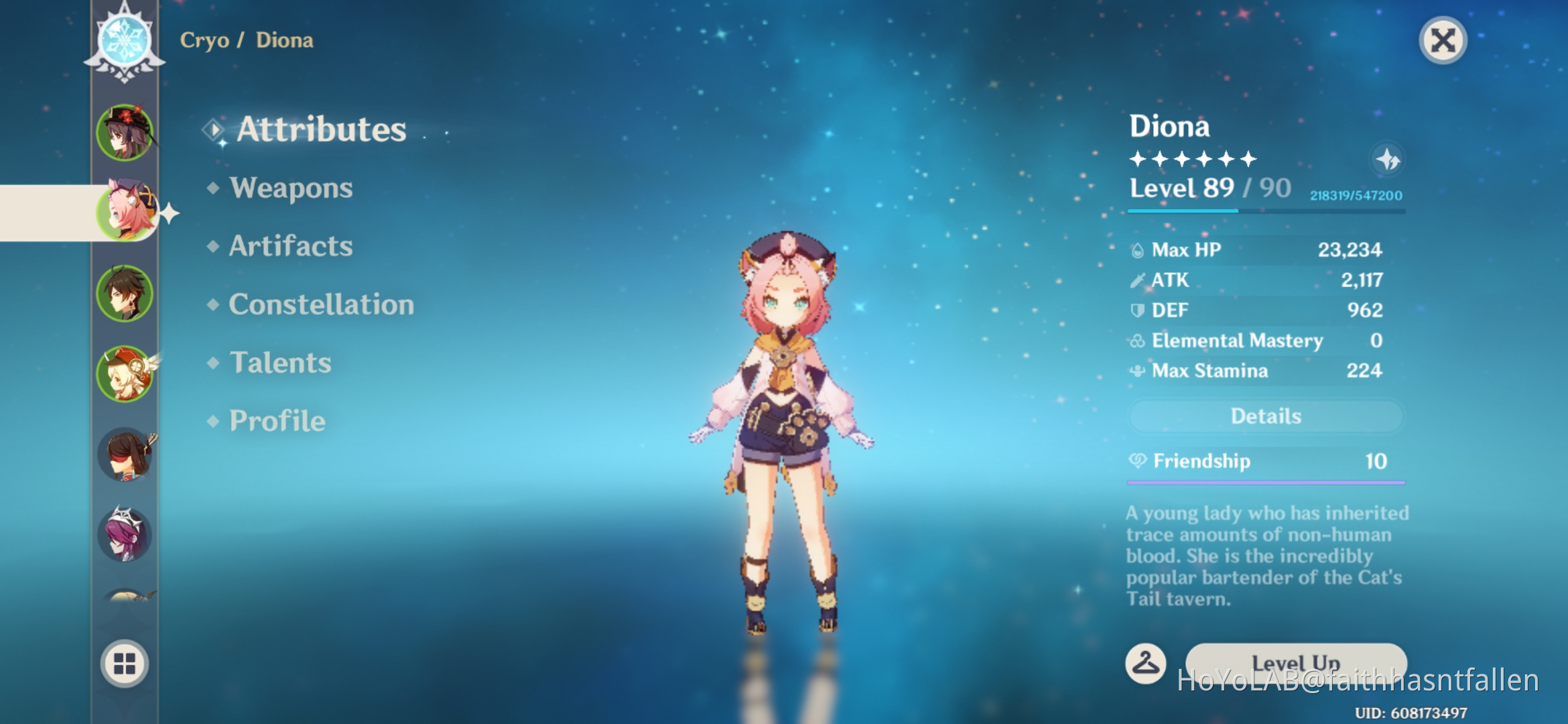
Task: Click the Friendship level 10 bar
Action: tap(1264, 481)
